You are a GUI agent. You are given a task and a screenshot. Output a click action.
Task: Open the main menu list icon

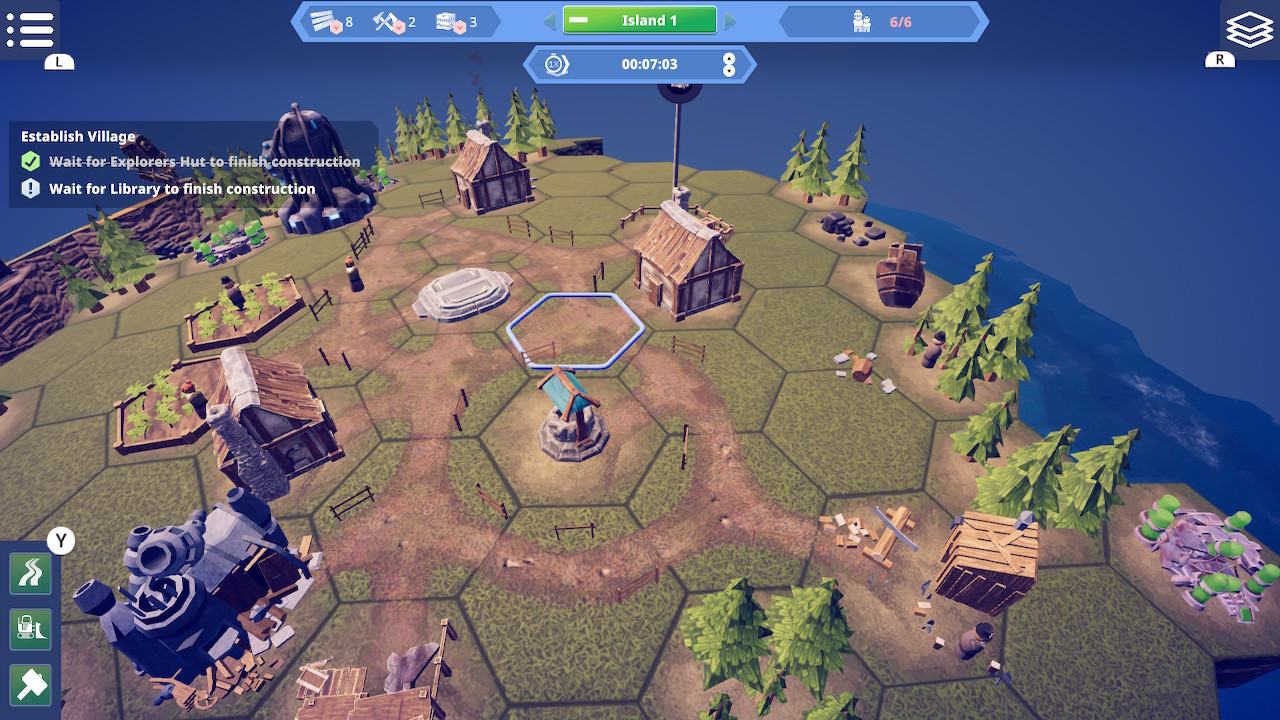(30, 29)
